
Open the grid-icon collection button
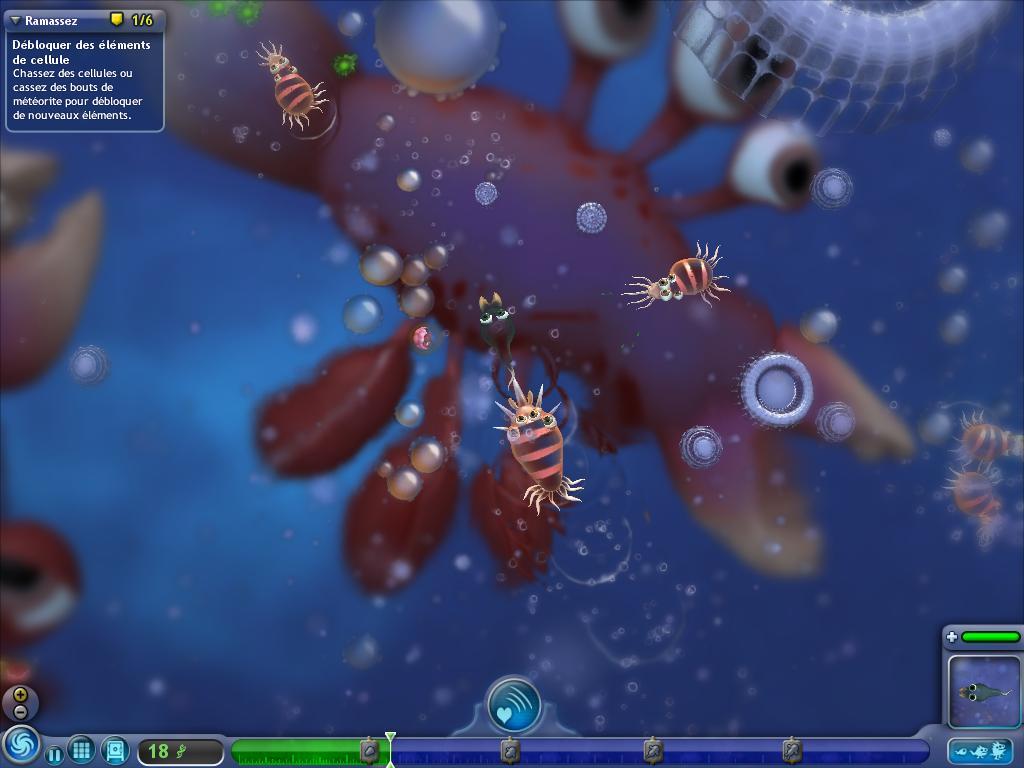coord(82,749)
